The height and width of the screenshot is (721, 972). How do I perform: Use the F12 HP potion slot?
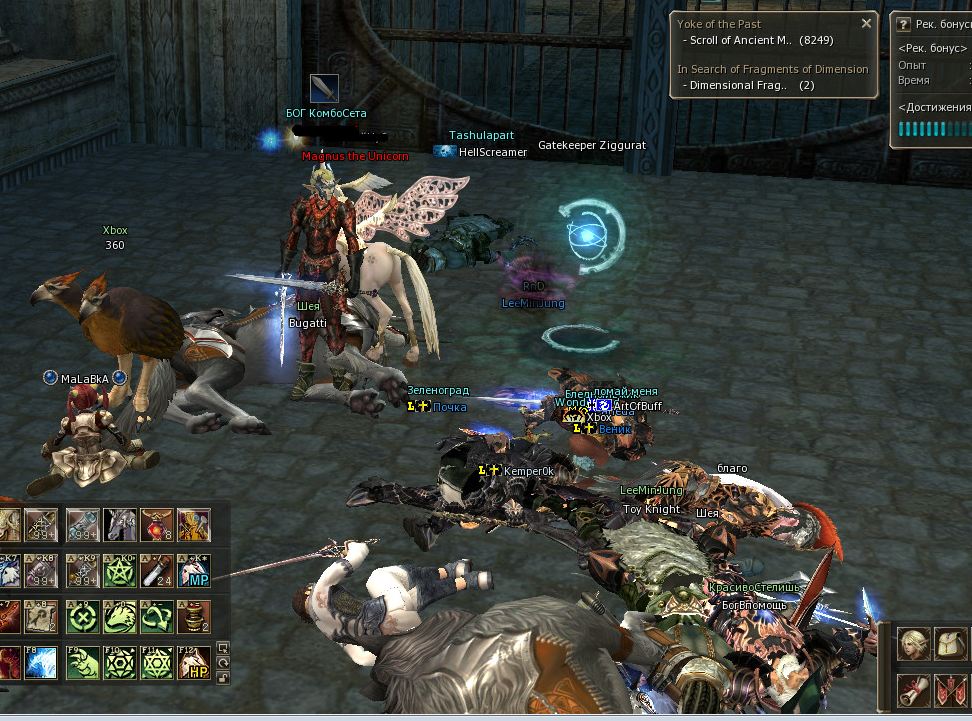click(193, 662)
